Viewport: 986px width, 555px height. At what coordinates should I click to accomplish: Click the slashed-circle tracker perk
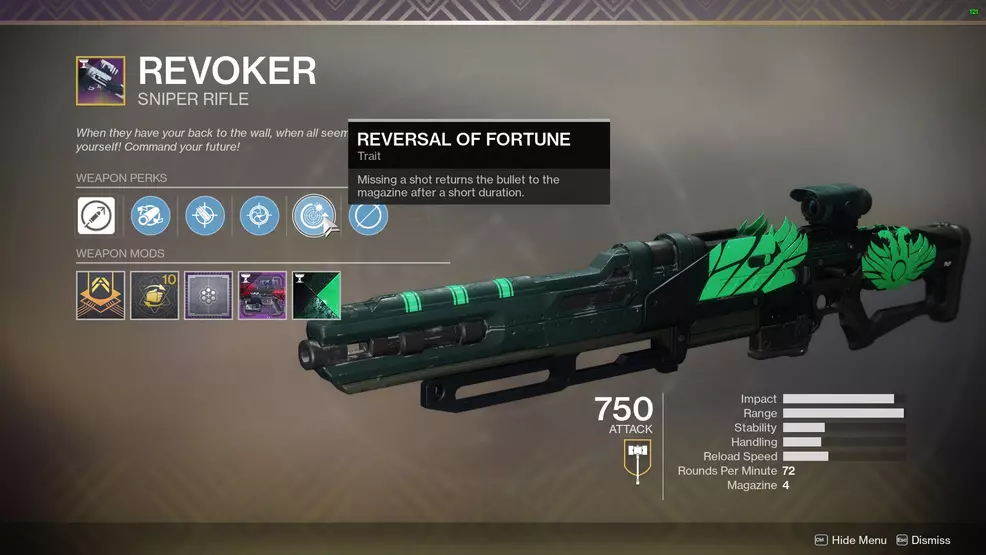[x=368, y=216]
